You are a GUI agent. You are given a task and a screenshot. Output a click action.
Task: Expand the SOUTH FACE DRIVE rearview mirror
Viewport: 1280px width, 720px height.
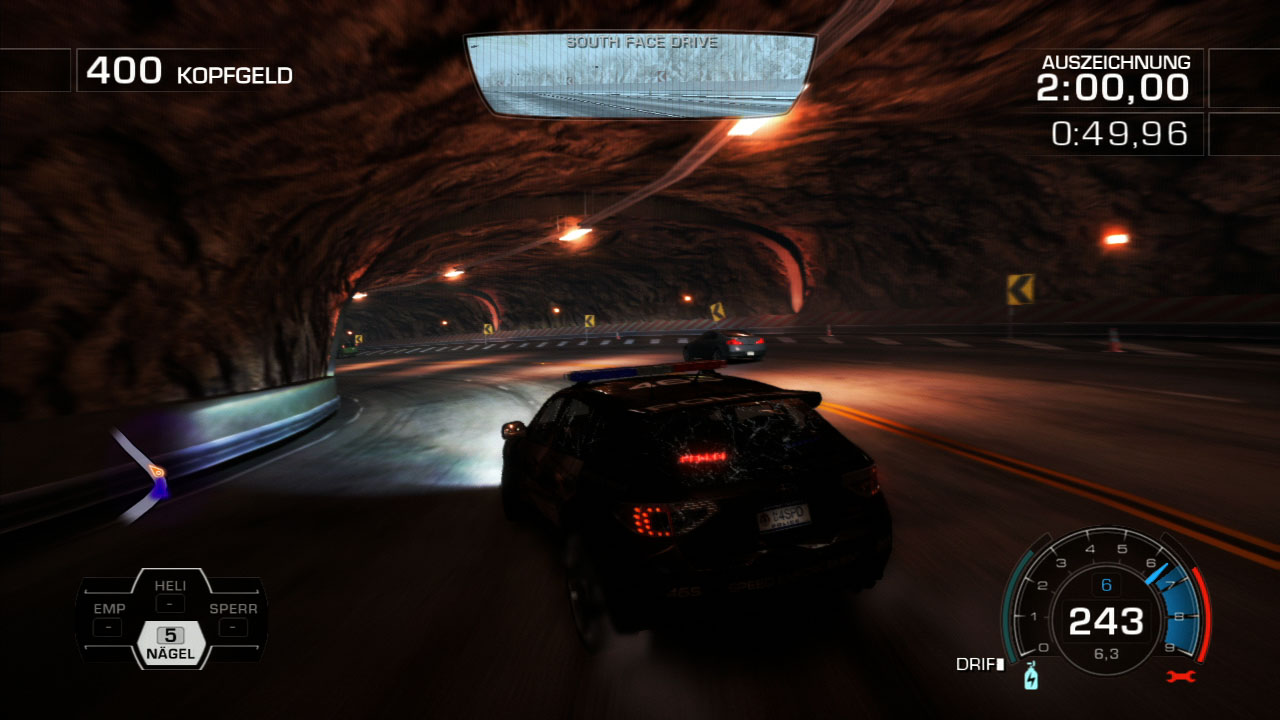(640, 75)
